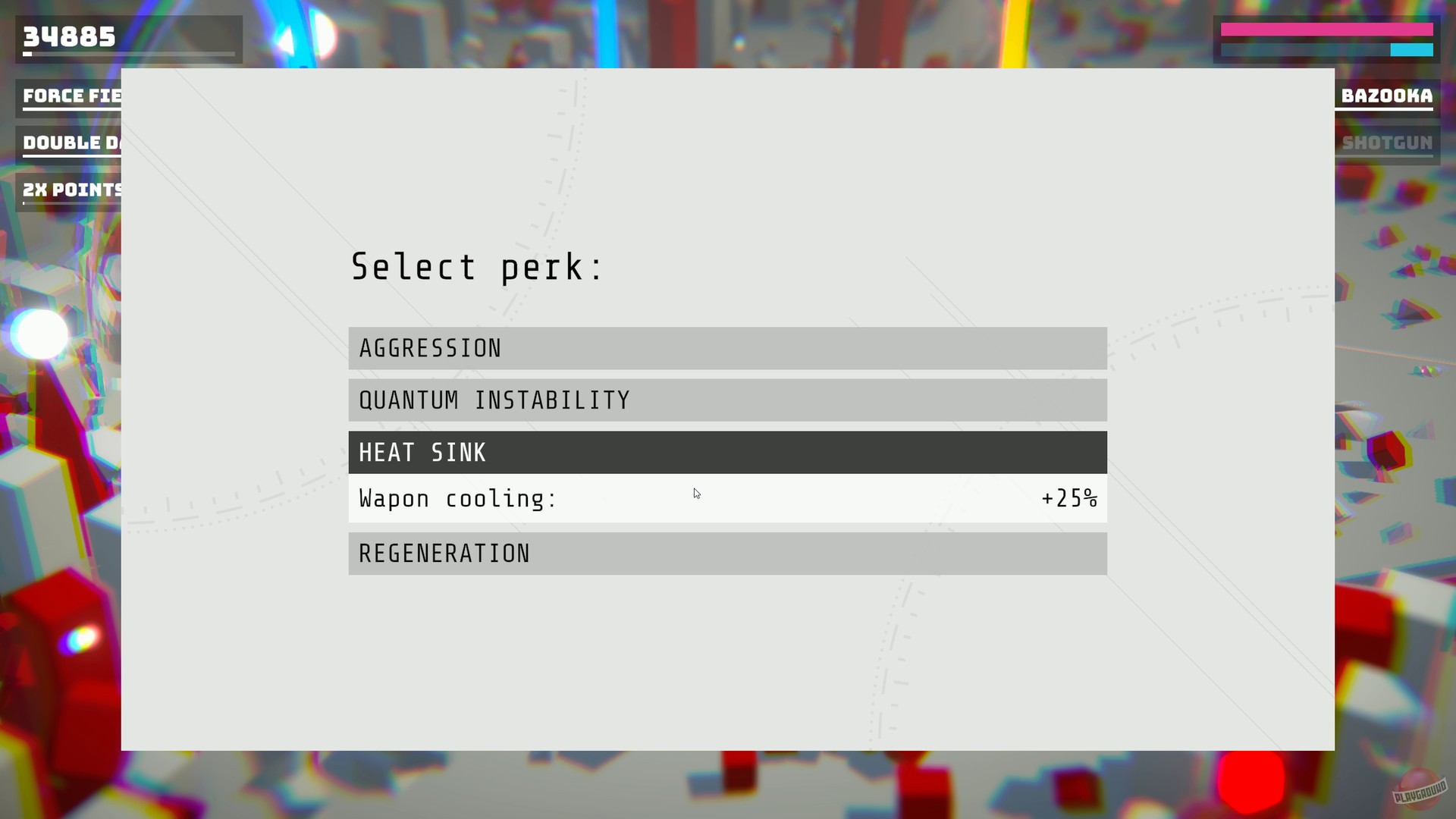Select the AGGRESSION perk
1456x819 pixels.
pos(726,348)
